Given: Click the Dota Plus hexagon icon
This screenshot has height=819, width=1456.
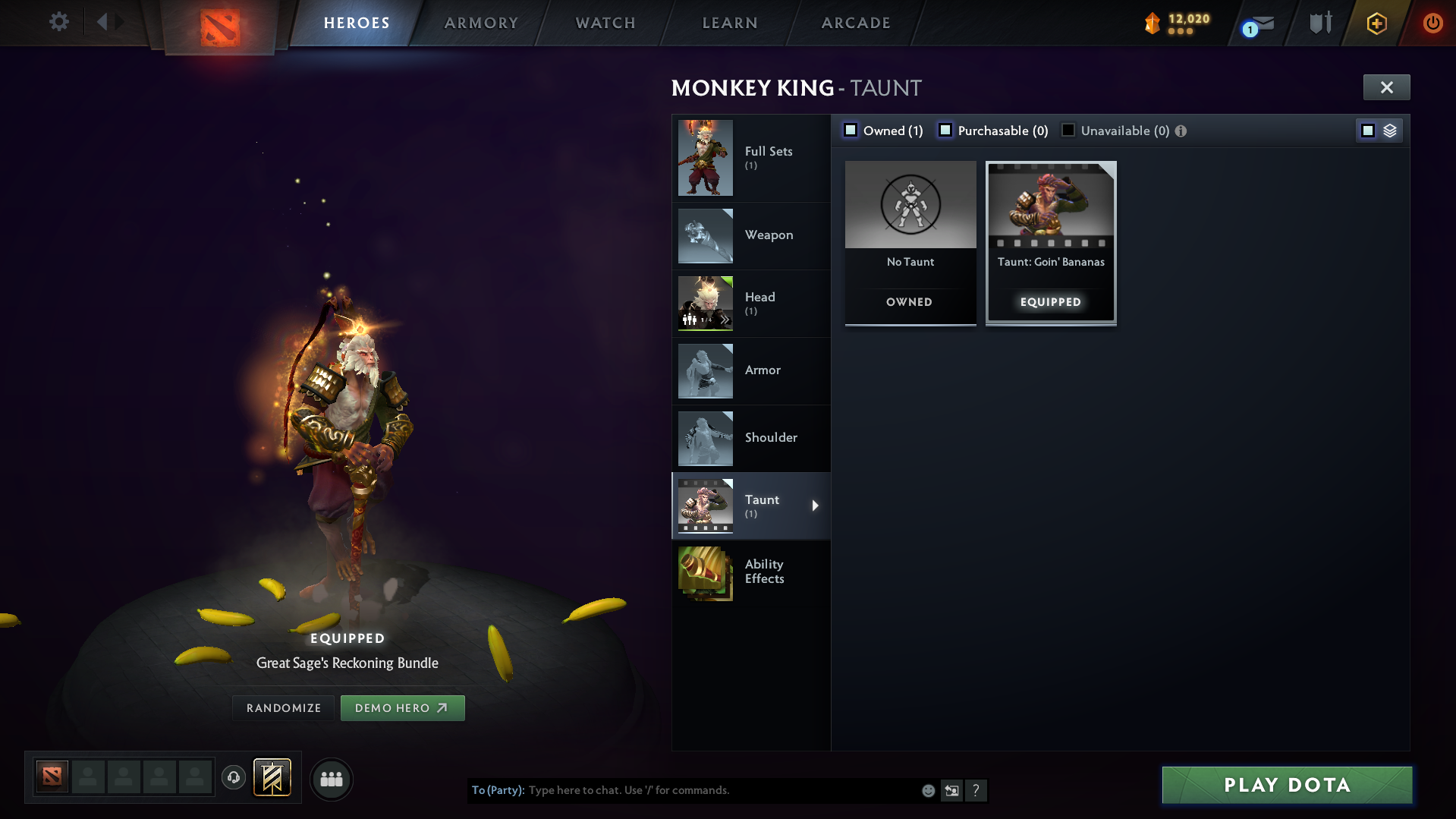Looking at the screenshot, I should (x=1376, y=23).
